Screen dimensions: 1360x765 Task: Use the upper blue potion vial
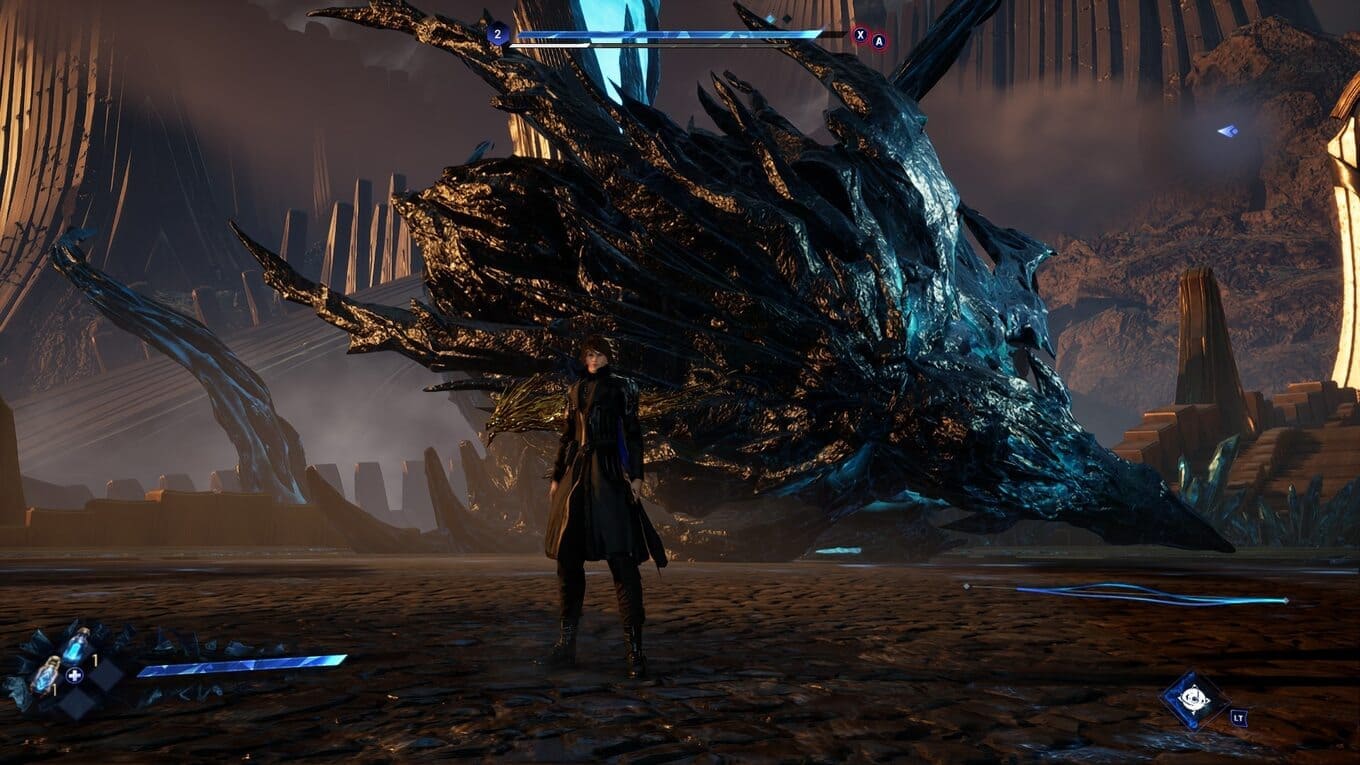75,646
